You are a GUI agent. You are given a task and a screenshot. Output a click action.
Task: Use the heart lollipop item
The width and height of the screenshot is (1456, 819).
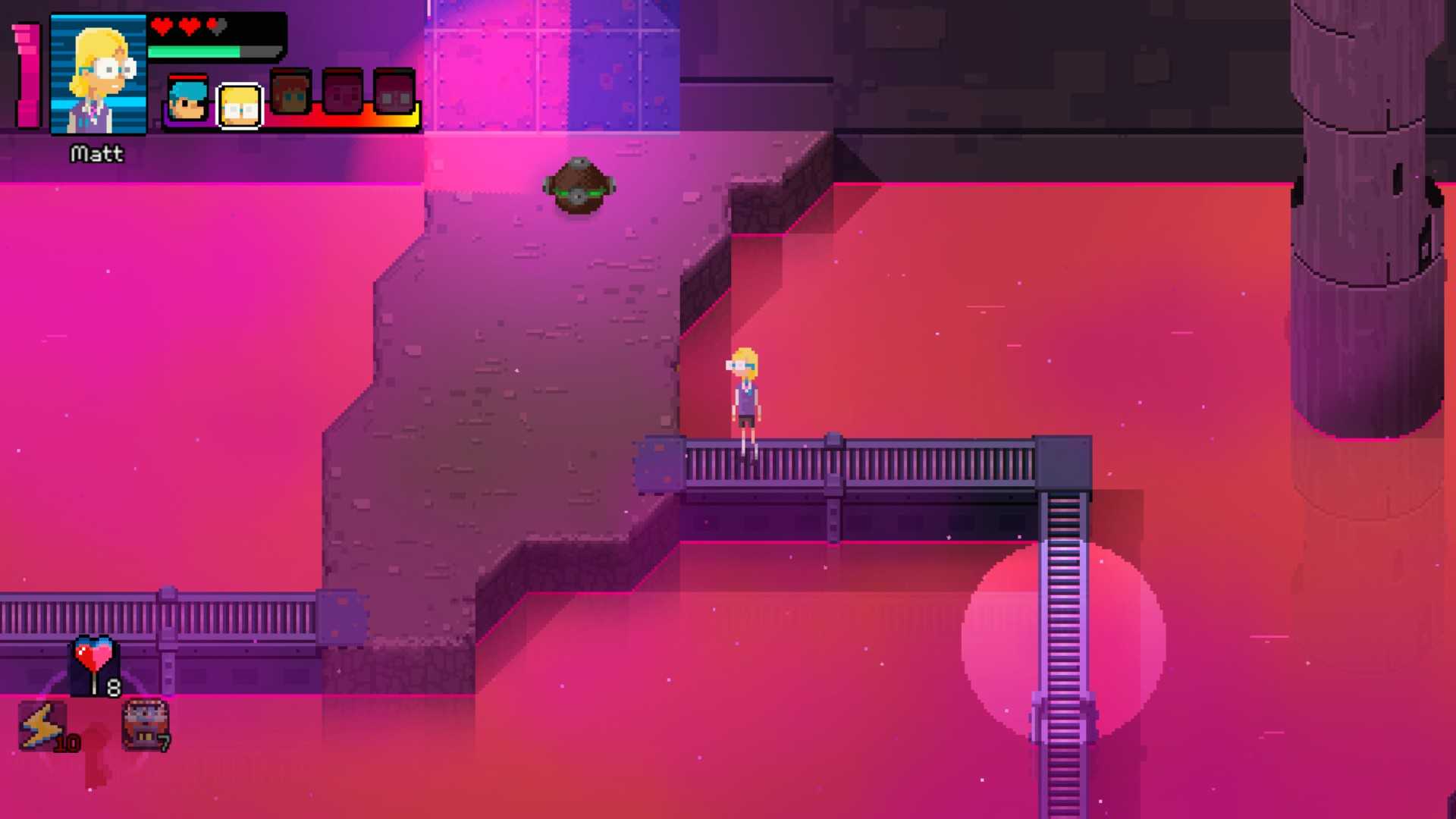tap(96, 664)
